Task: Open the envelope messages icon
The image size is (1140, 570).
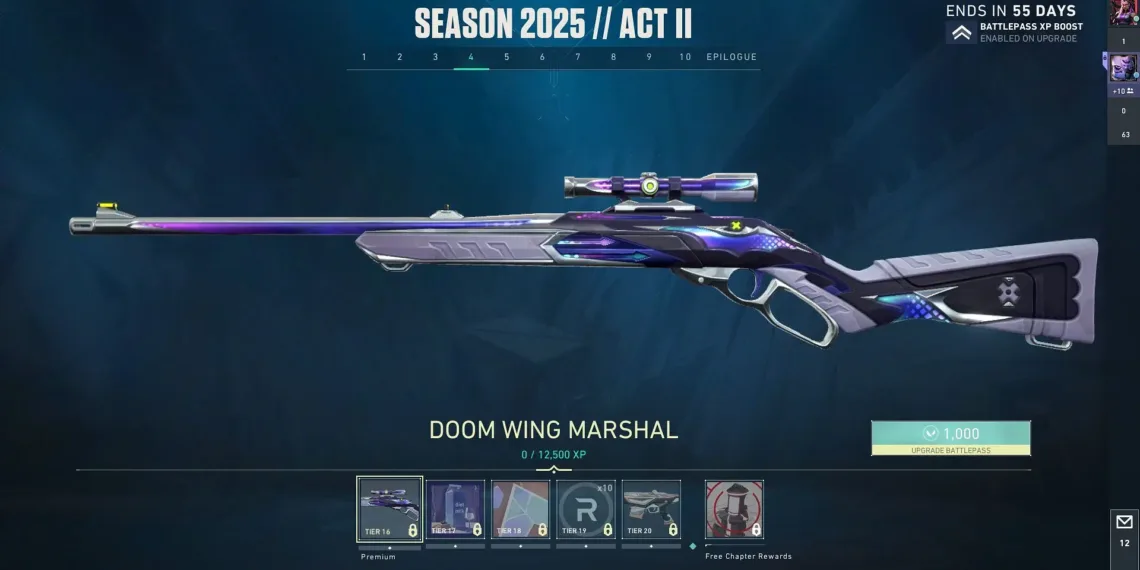Action: click(x=1124, y=522)
